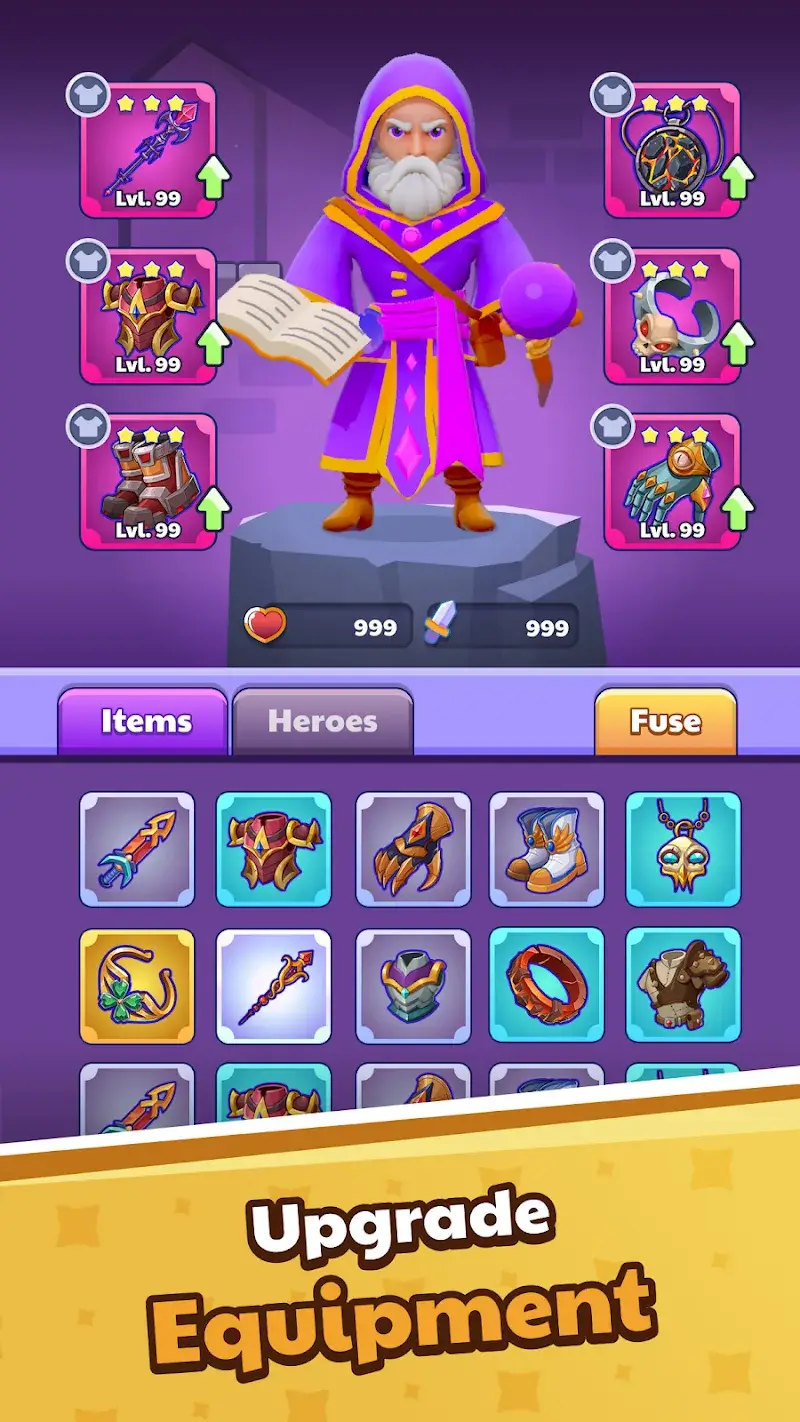The height and width of the screenshot is (1422, 800).
Task: Choose the golden skull amulet in inventory
Action: coord(683,849)
